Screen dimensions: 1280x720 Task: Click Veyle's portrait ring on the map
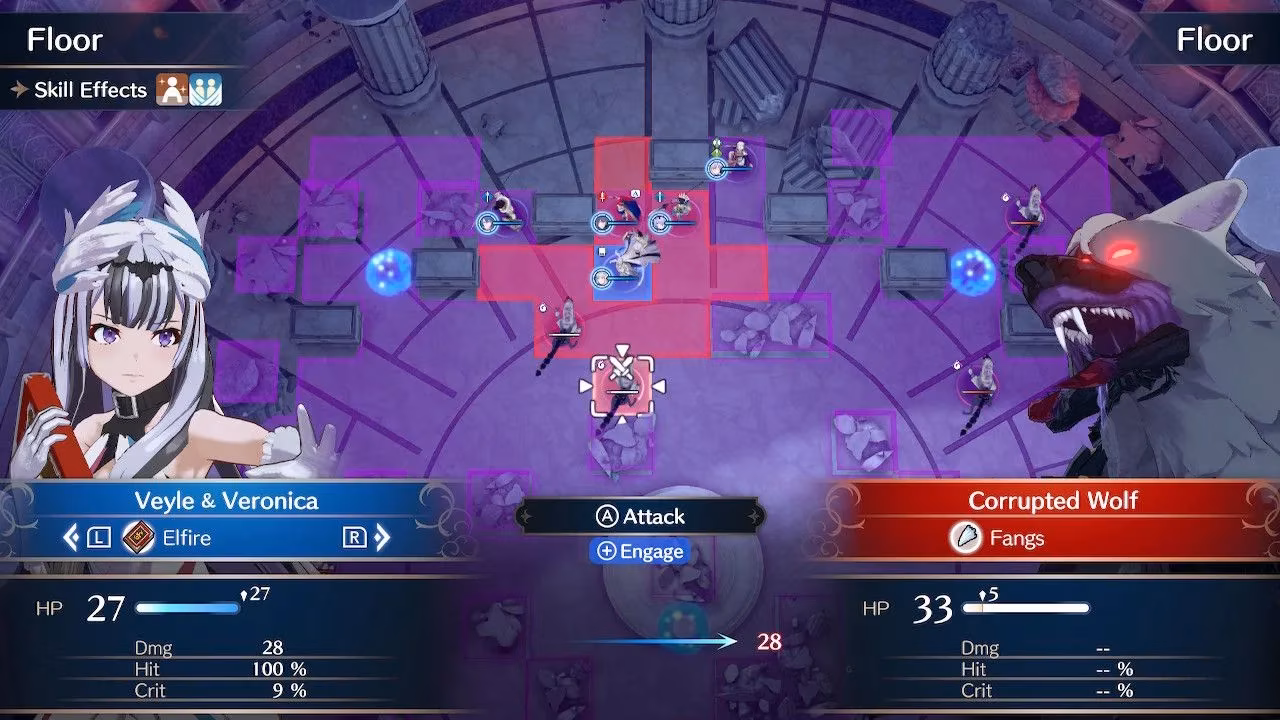point(602,278)
